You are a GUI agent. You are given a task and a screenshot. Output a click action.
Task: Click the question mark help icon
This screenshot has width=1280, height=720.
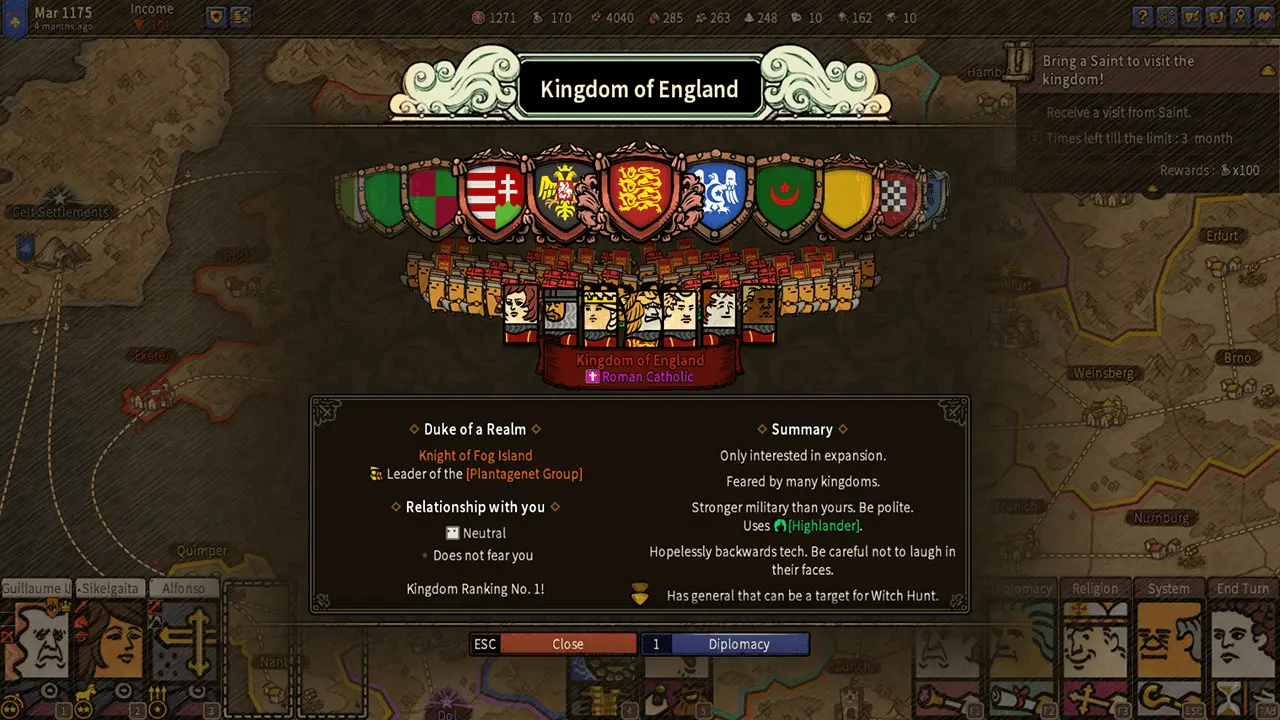point(1143,17)
